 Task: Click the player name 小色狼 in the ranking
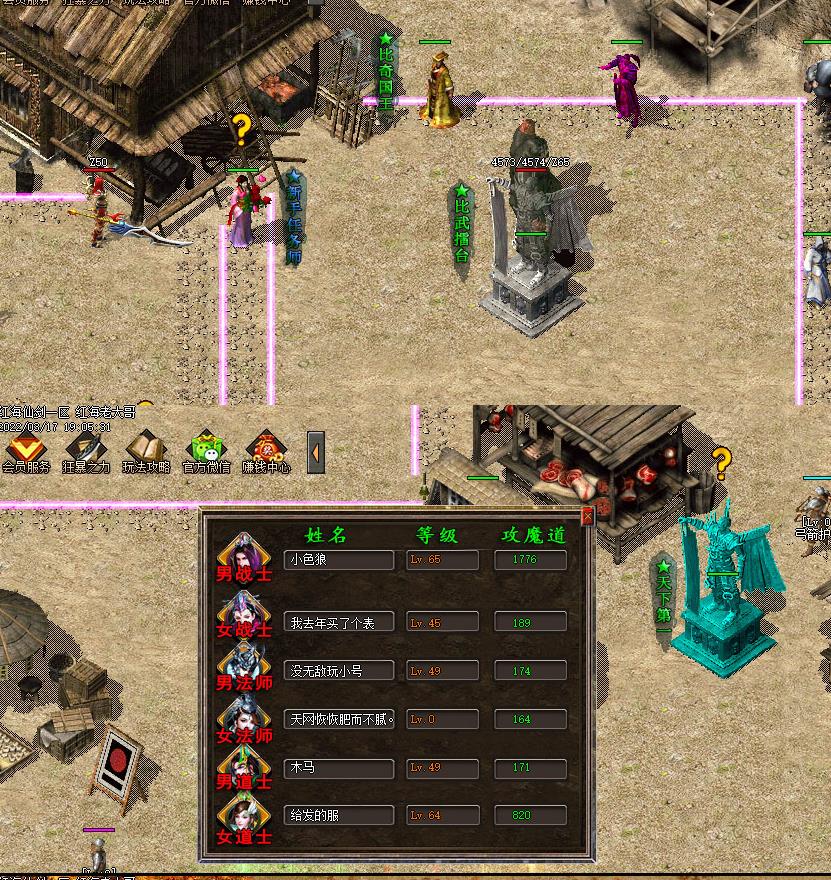click(338, 560)
